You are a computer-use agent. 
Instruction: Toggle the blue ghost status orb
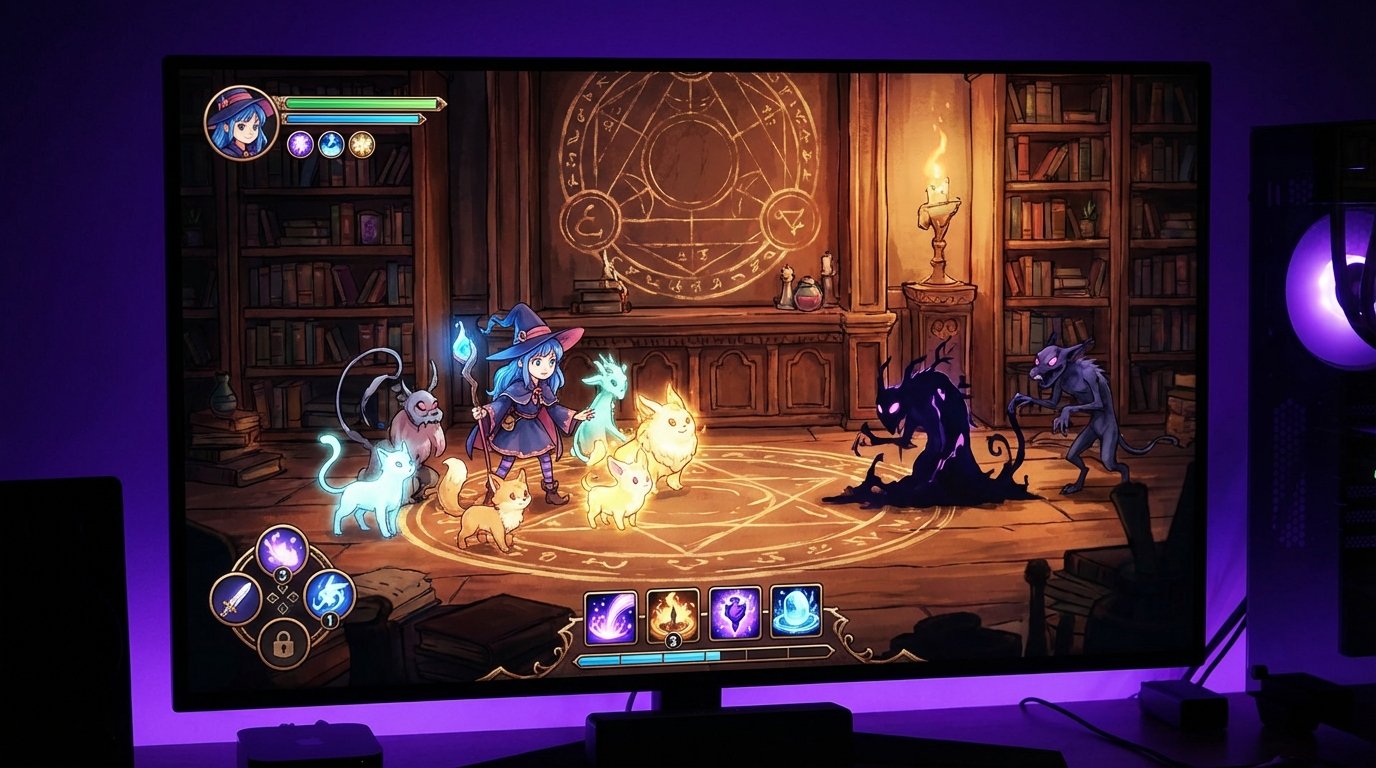330,144
